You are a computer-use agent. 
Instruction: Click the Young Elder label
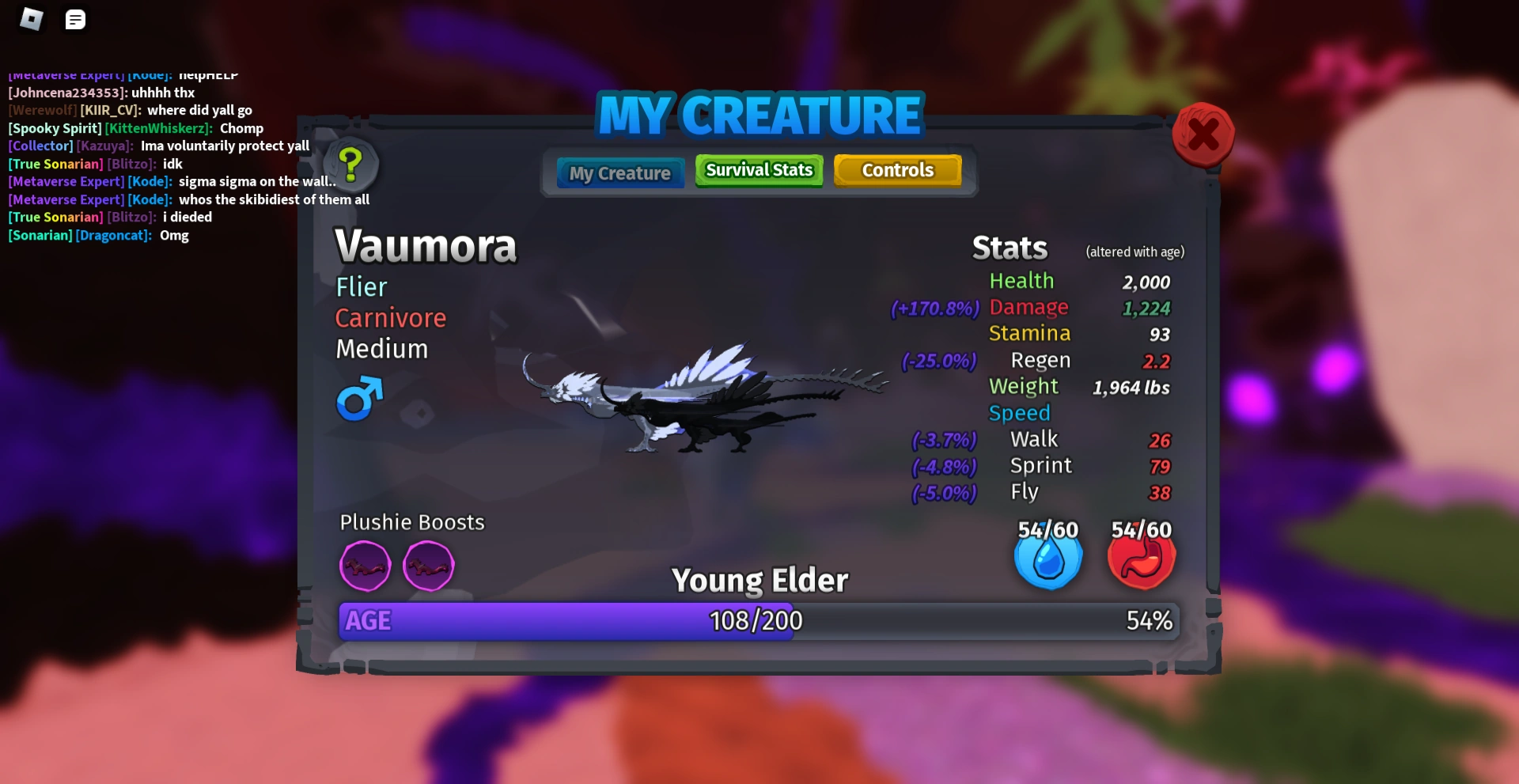[x=759, y=579]
